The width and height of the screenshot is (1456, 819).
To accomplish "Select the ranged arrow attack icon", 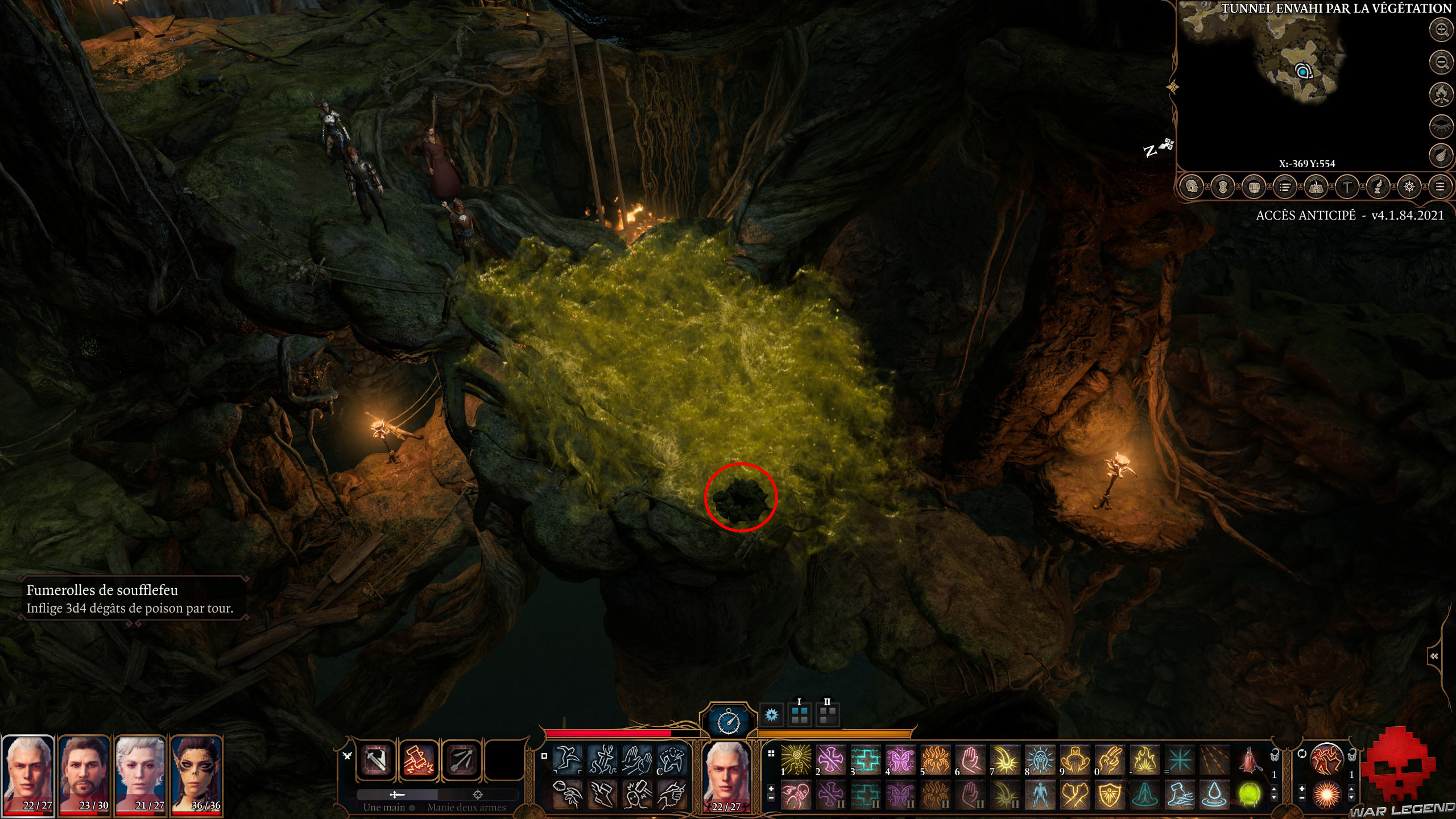I will pos(461,760).
